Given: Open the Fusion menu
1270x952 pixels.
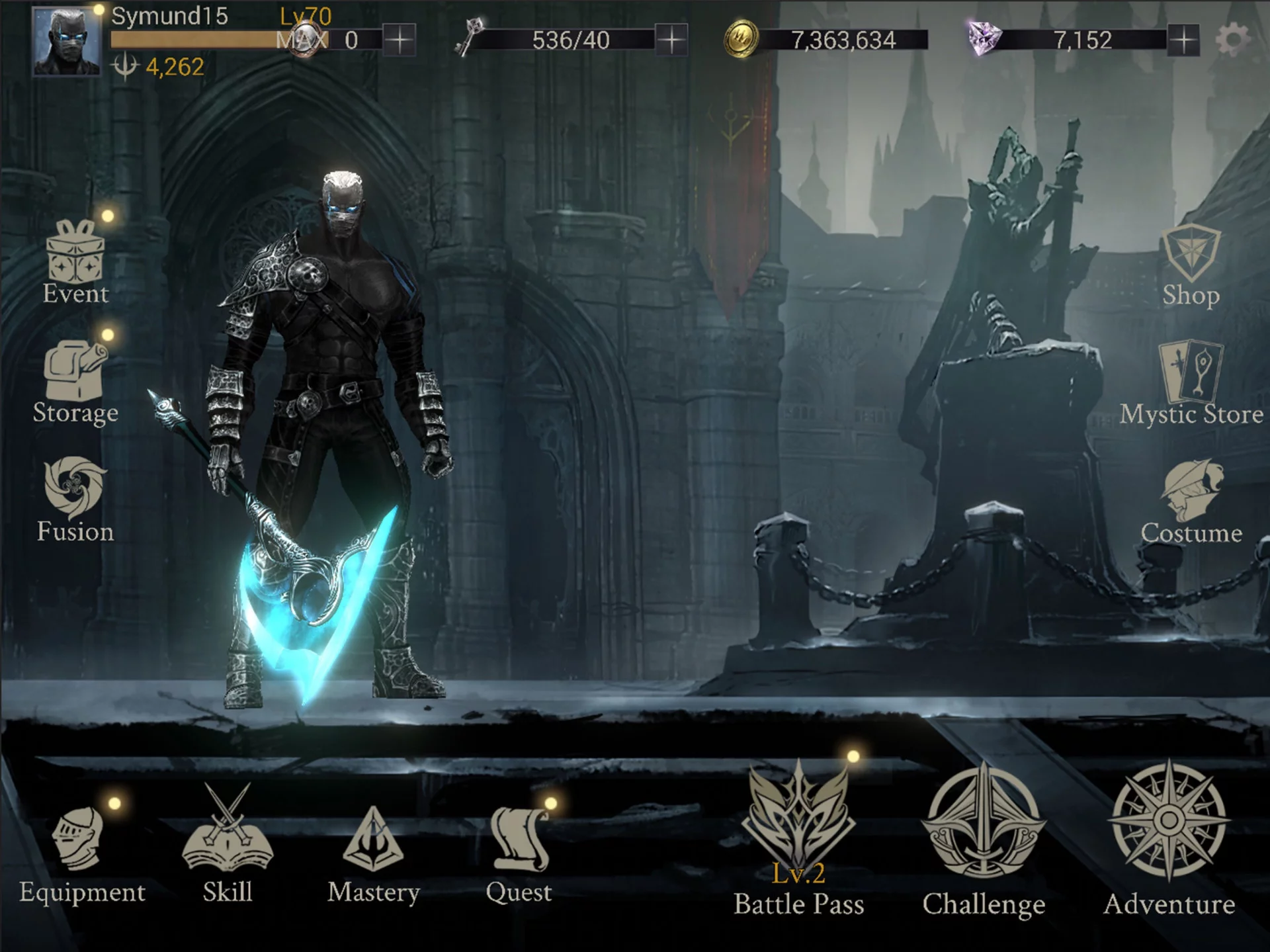Looking at the screenshot, I should pyautogui.click(x=75, y=499).
